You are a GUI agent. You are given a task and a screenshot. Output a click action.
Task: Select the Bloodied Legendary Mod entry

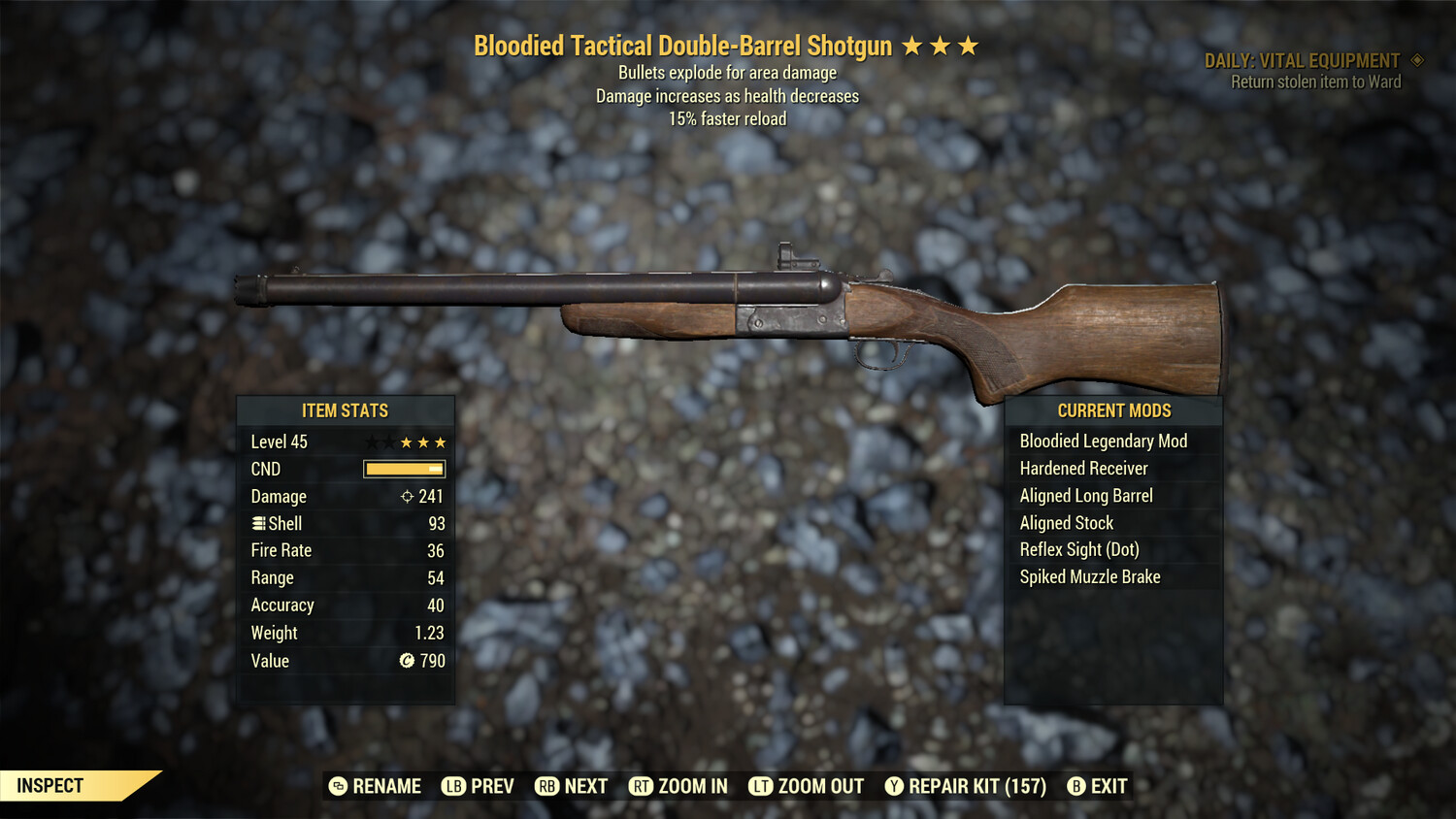[x=1103, y=441]
